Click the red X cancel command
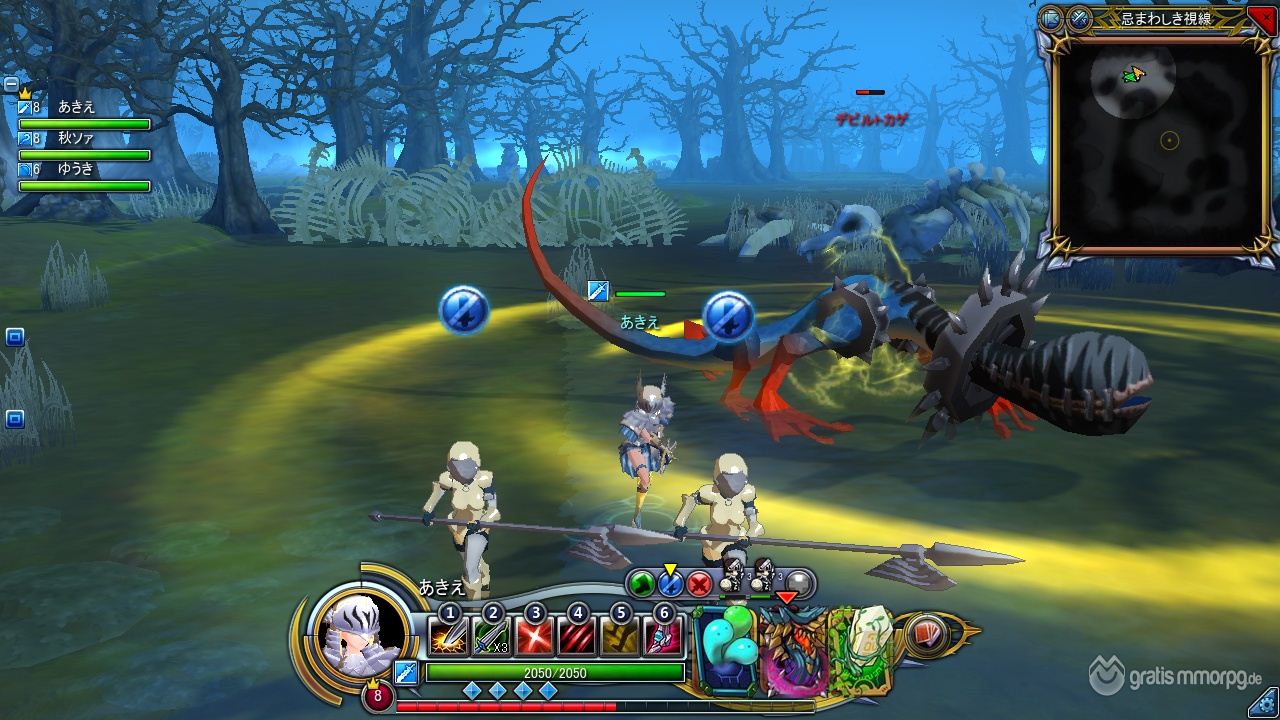1280x720 pixels. coord(700,583)
